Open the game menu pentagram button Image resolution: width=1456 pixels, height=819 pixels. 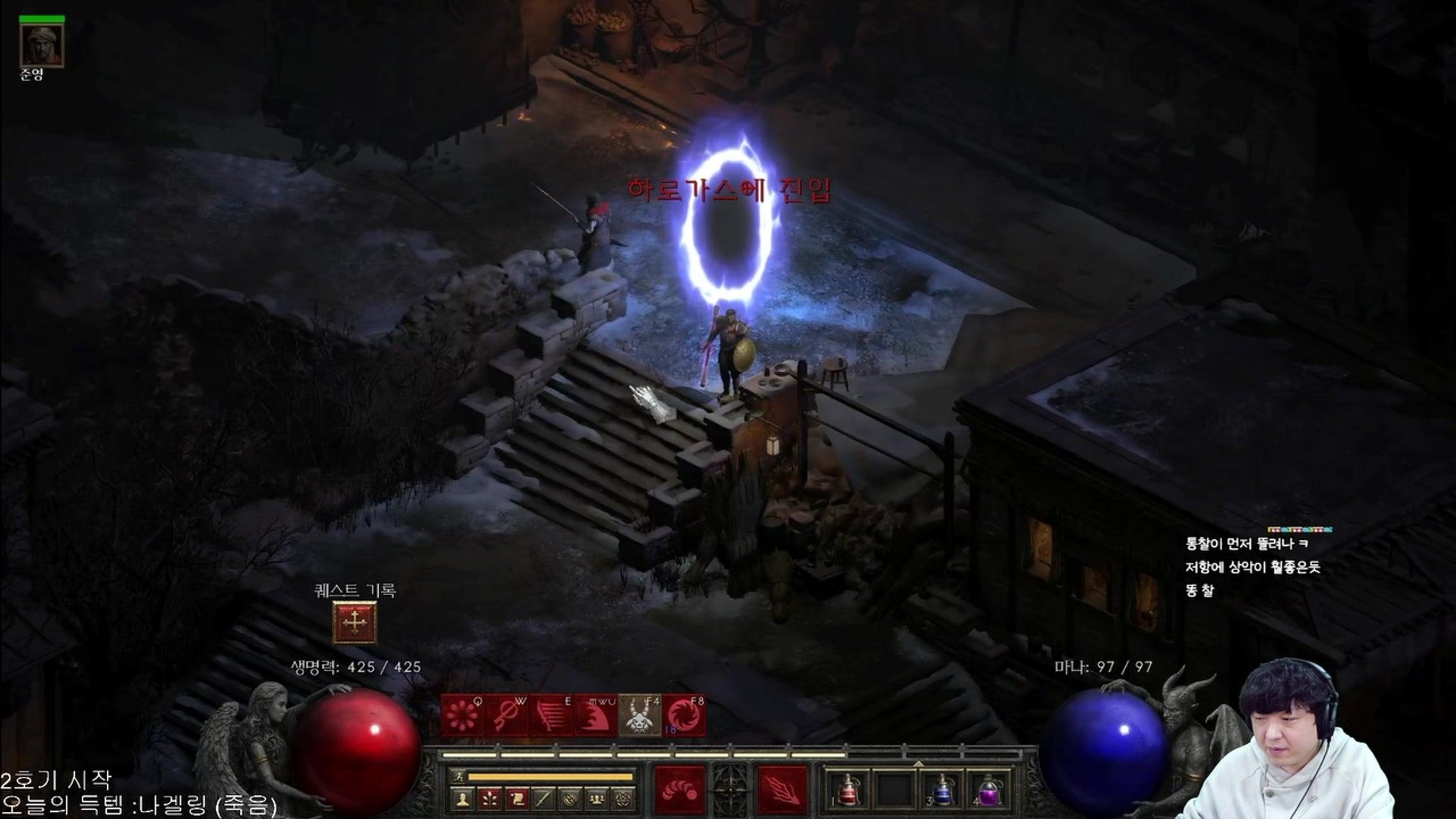point(623,799)
